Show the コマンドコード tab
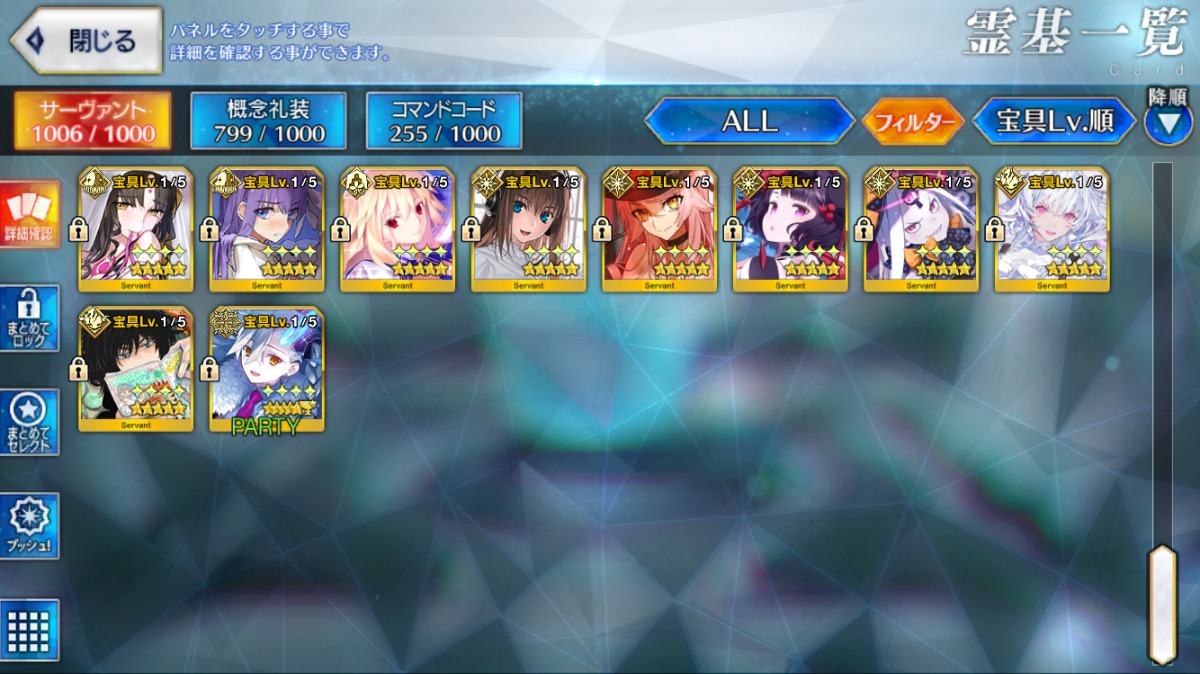The image size is (1200, 674). point(444,121)
